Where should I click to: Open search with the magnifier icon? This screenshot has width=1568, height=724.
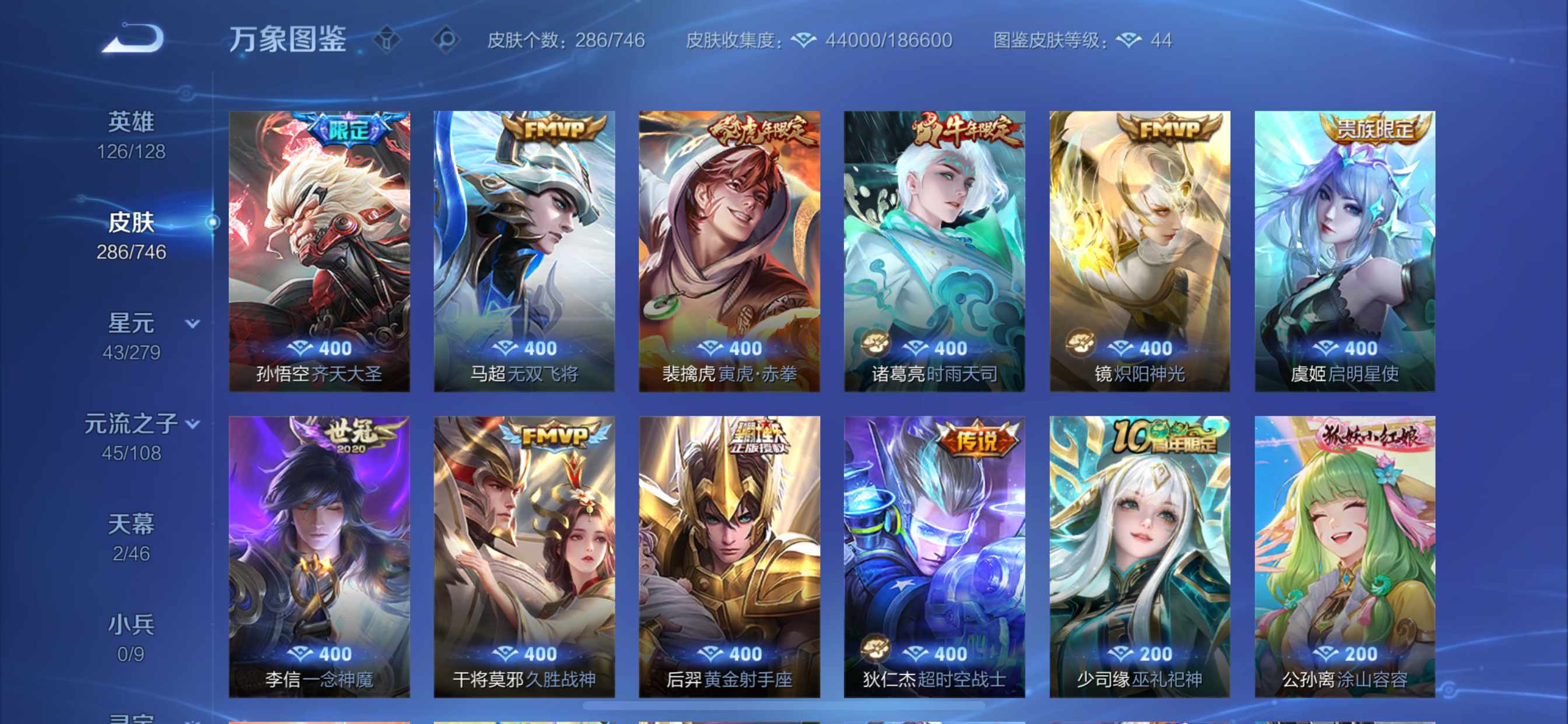pyautogui.click(x=448, y=39)
